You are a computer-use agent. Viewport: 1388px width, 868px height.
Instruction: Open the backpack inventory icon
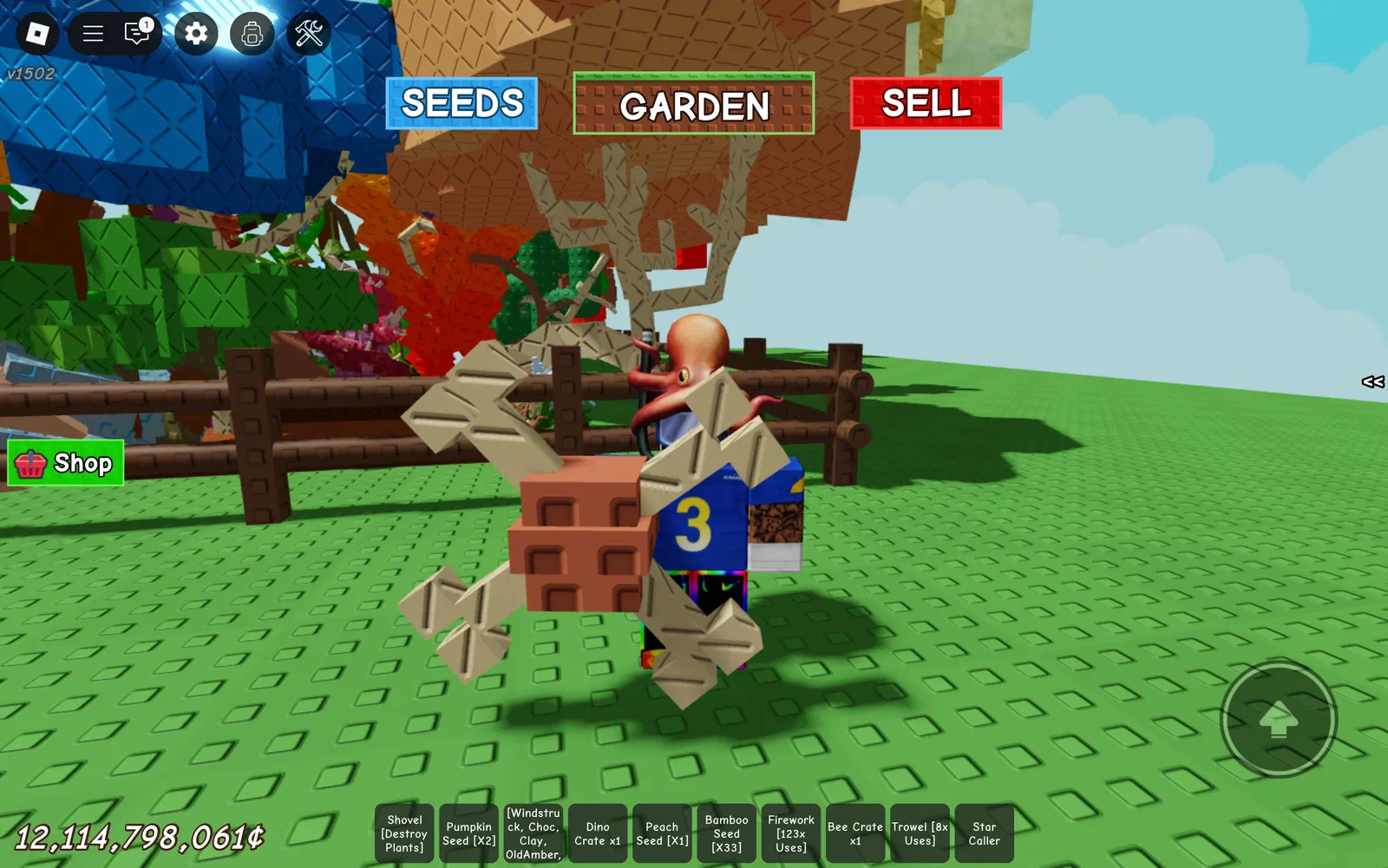click(x=252, y=34)
